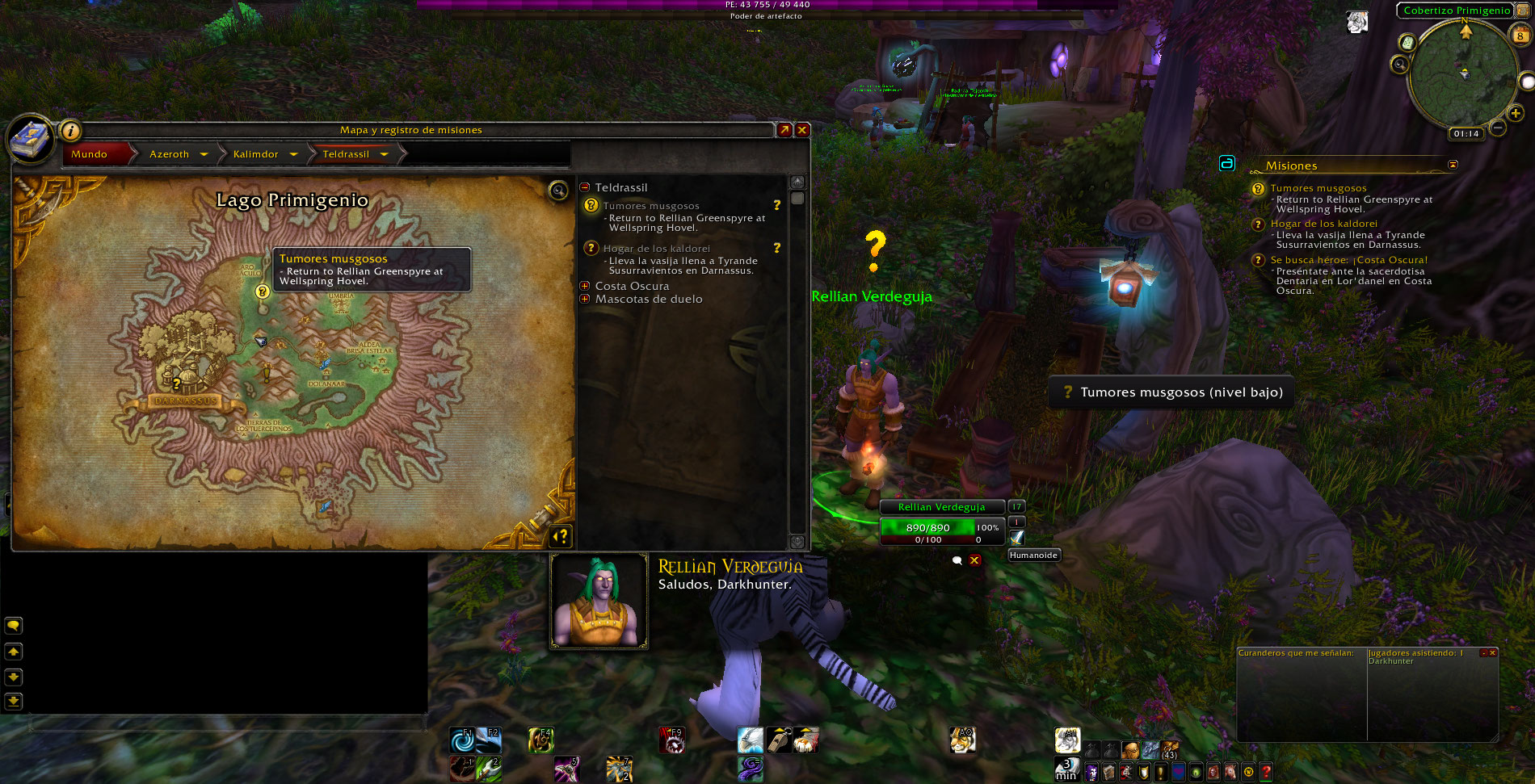Select Tumores musgosos in quest log

click(x=651, y=206)
